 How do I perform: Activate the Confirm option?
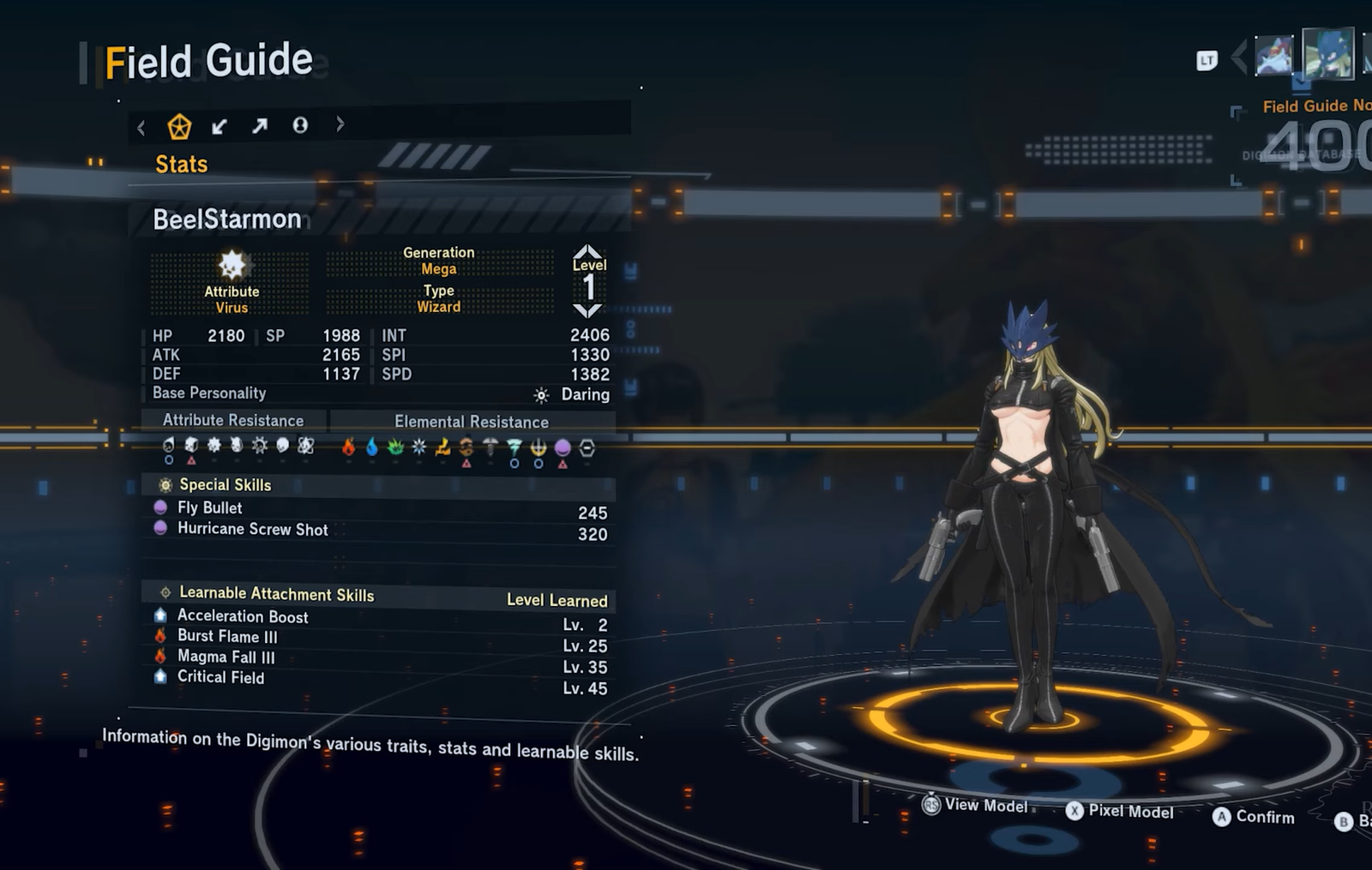click(1254, 817)
